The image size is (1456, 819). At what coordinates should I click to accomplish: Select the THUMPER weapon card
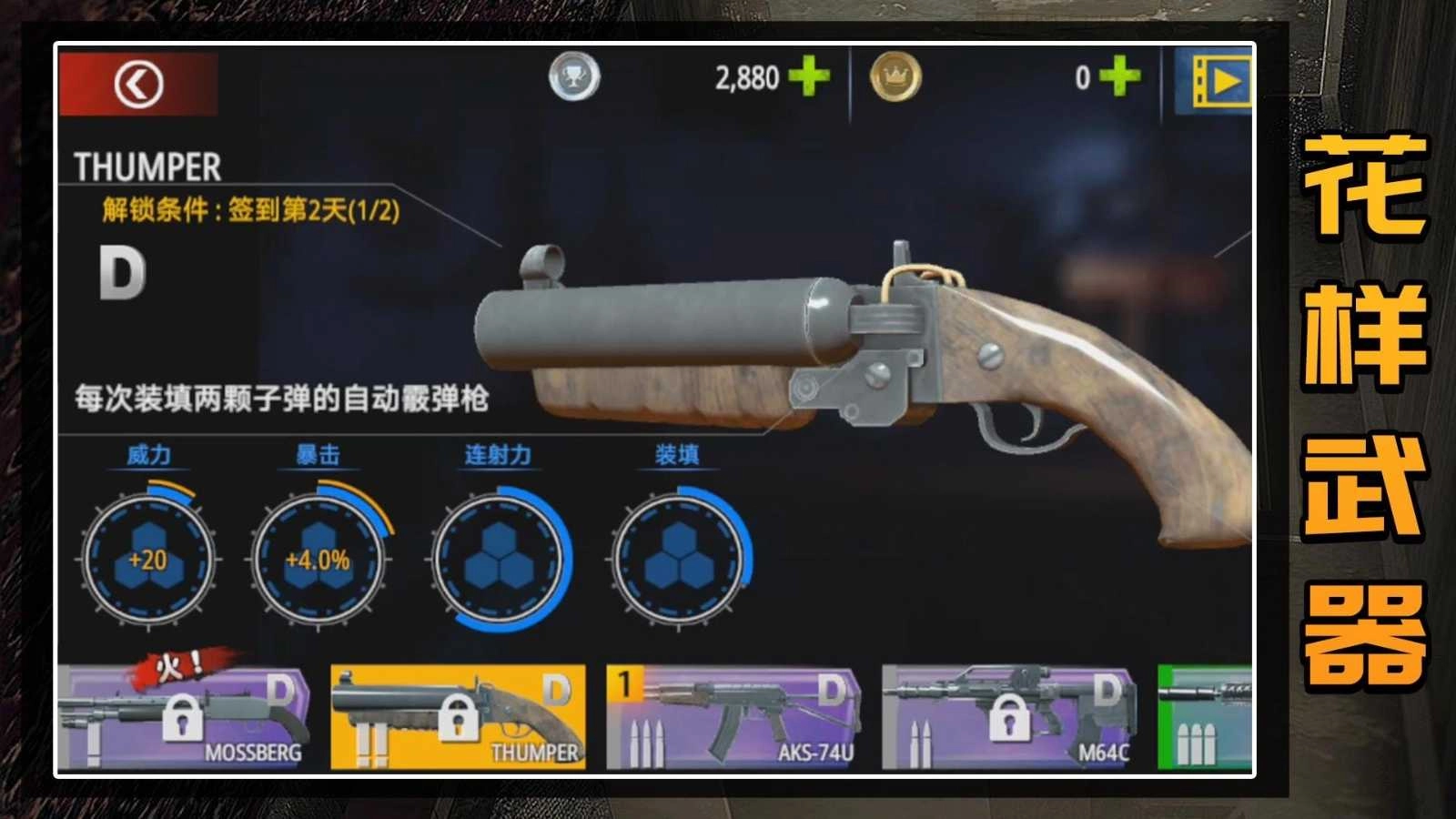458,717
